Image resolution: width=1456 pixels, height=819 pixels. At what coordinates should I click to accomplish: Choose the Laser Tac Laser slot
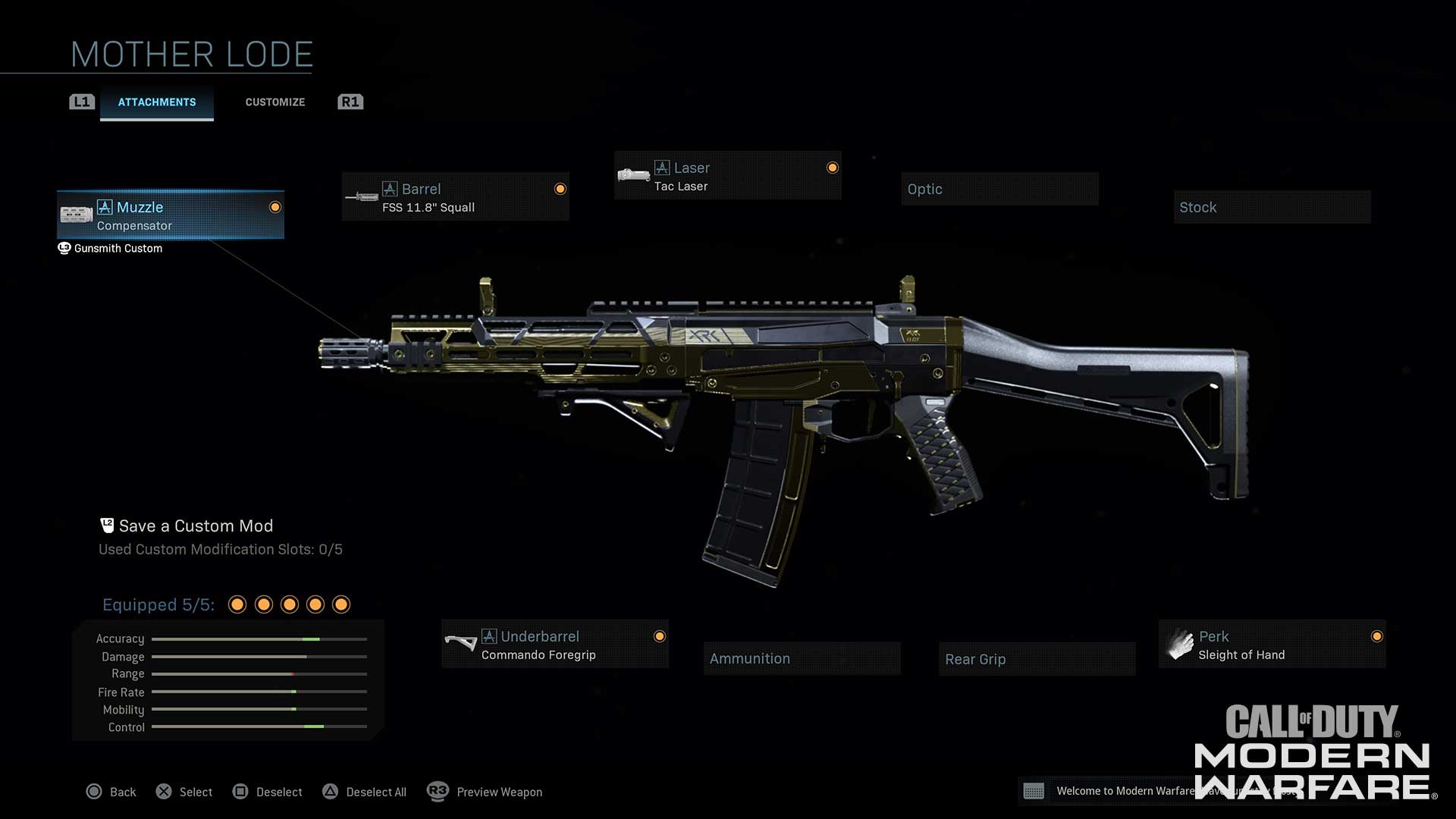pyautogui.click(x=727, y=176)
